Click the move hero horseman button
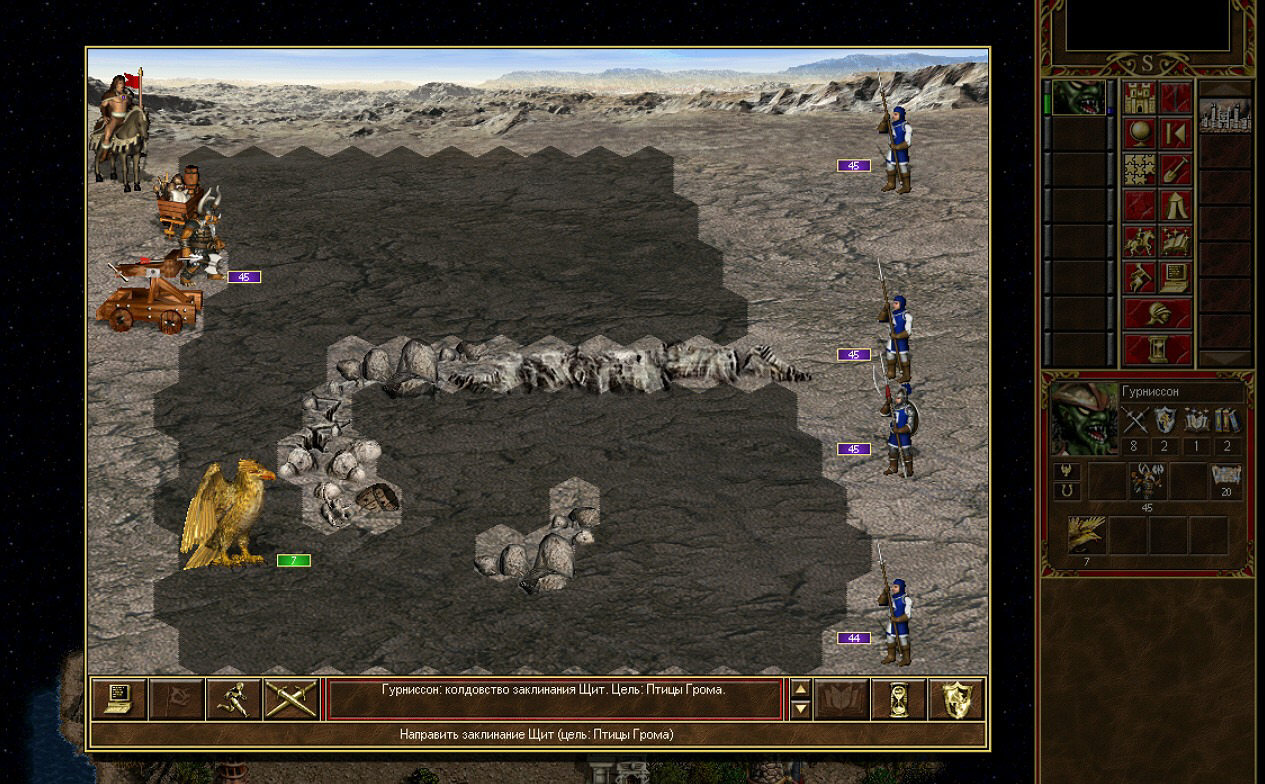The height and width of the screenshot is (784, 1265). click(1140, 242)
